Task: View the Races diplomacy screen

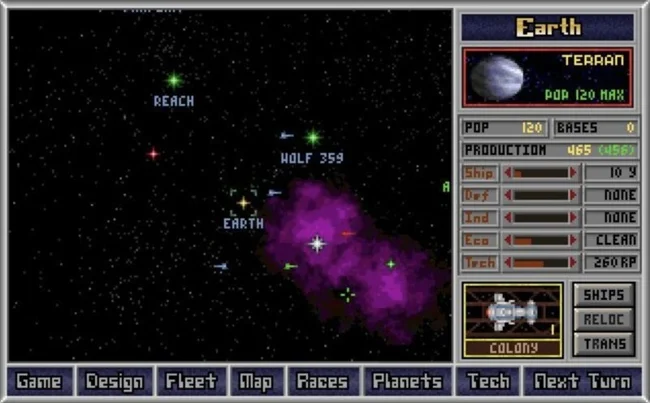Action: tap(323, 381)
